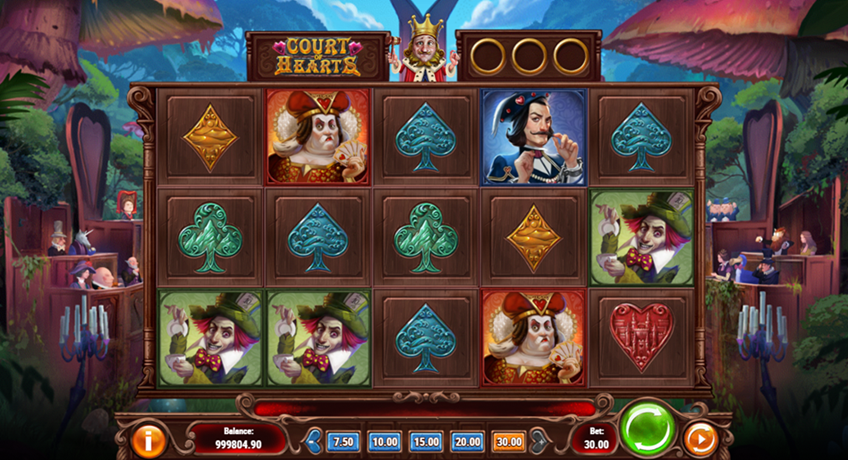Decrease bet using the left heart arrow
The height and width of the screenshot is (460, 848).
(313, 440)
